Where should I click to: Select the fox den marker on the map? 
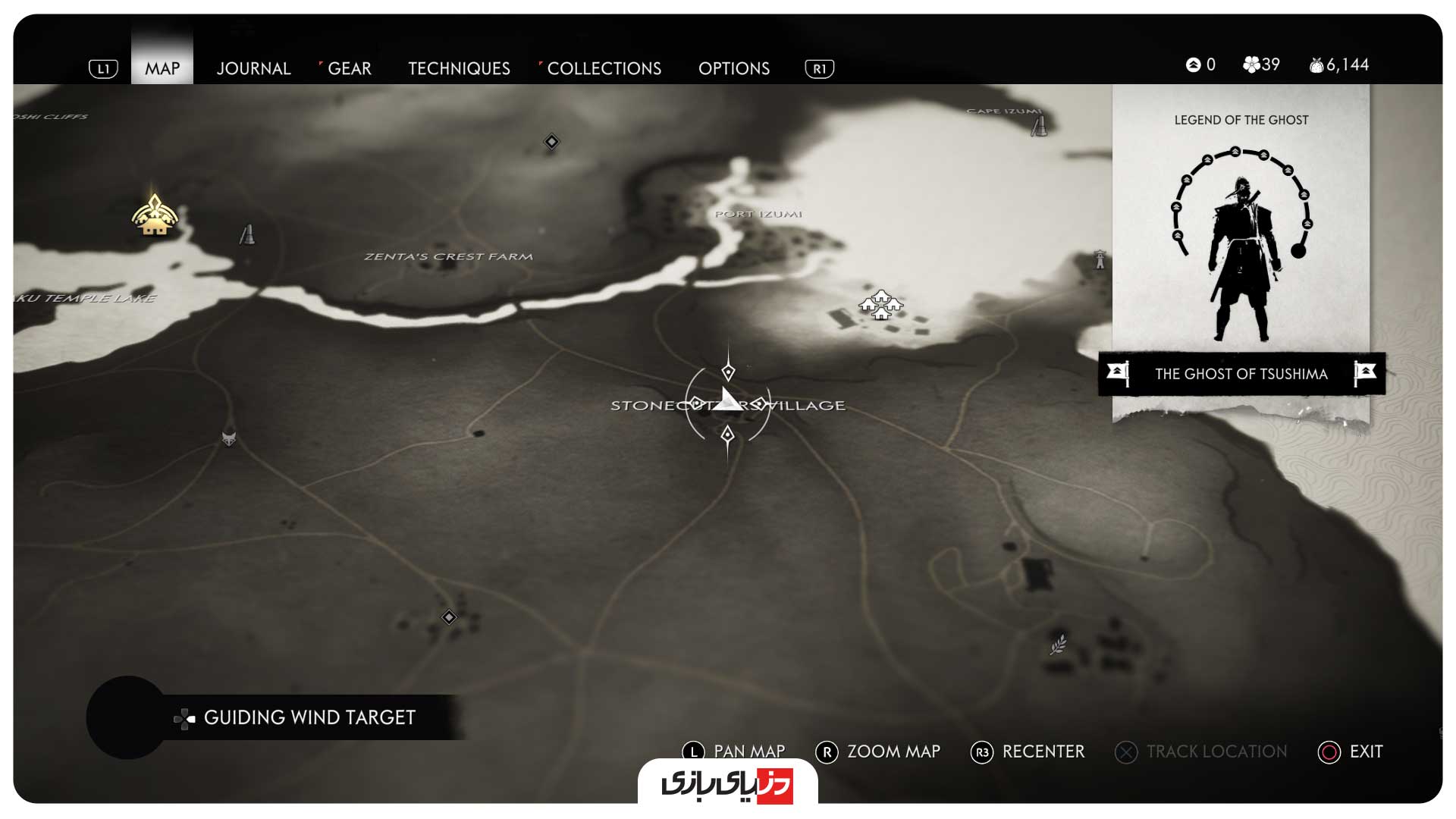pyautogui.click(x=229, y=438)
